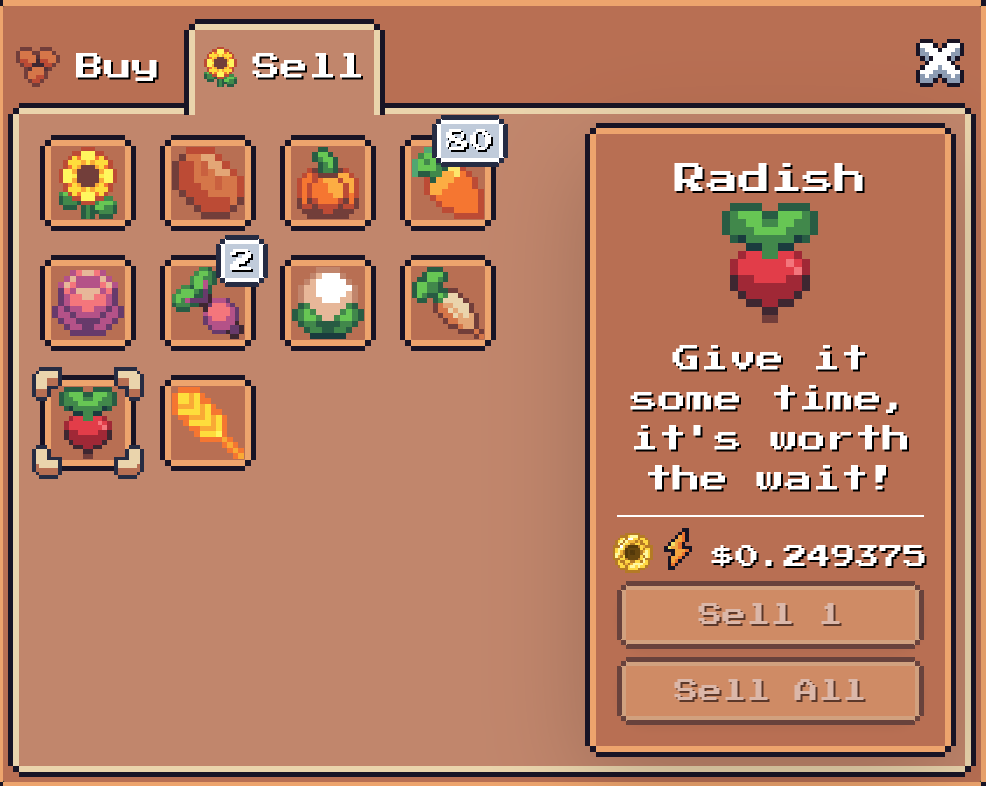Choose the potato item slot
The image size is (986, 786).
(x=208, y=183)
